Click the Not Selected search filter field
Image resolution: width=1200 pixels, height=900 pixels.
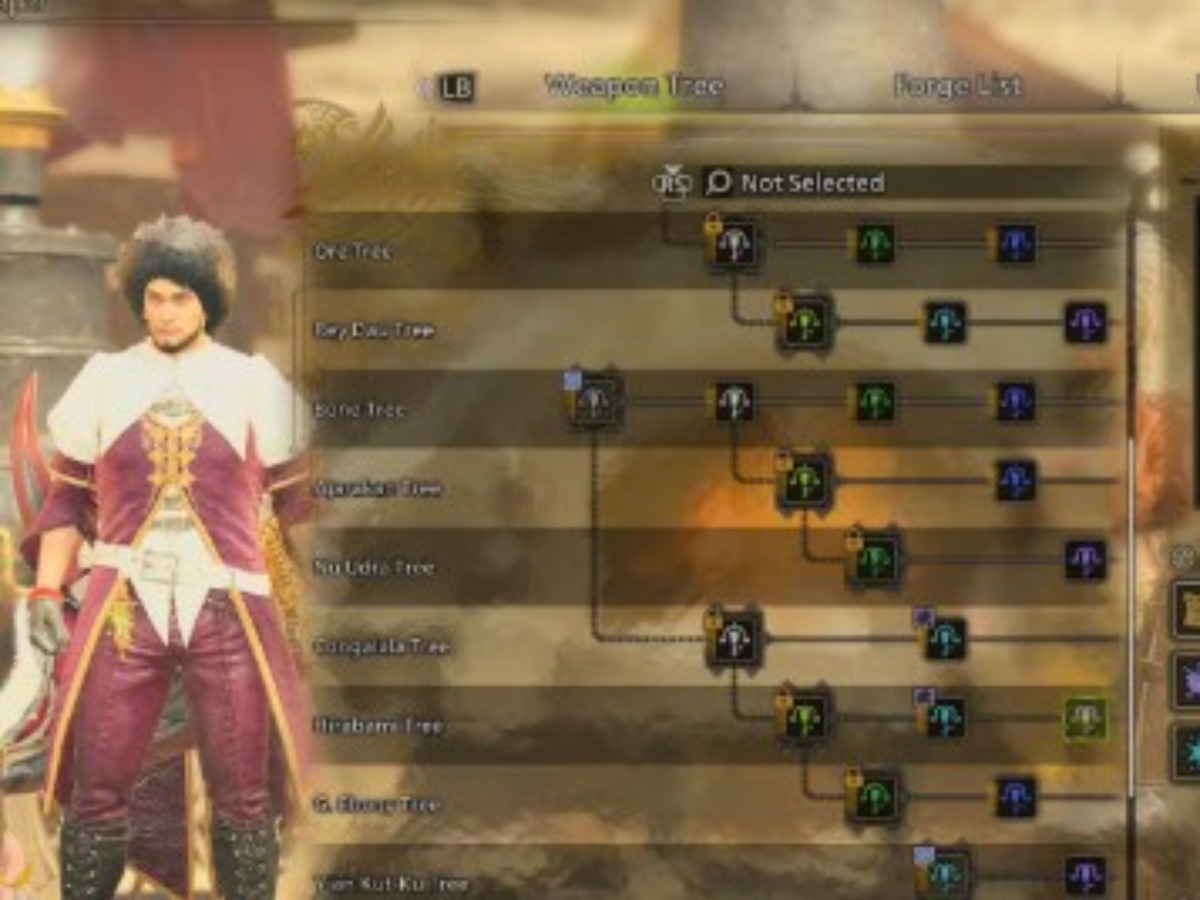click(x=812, y=183)
